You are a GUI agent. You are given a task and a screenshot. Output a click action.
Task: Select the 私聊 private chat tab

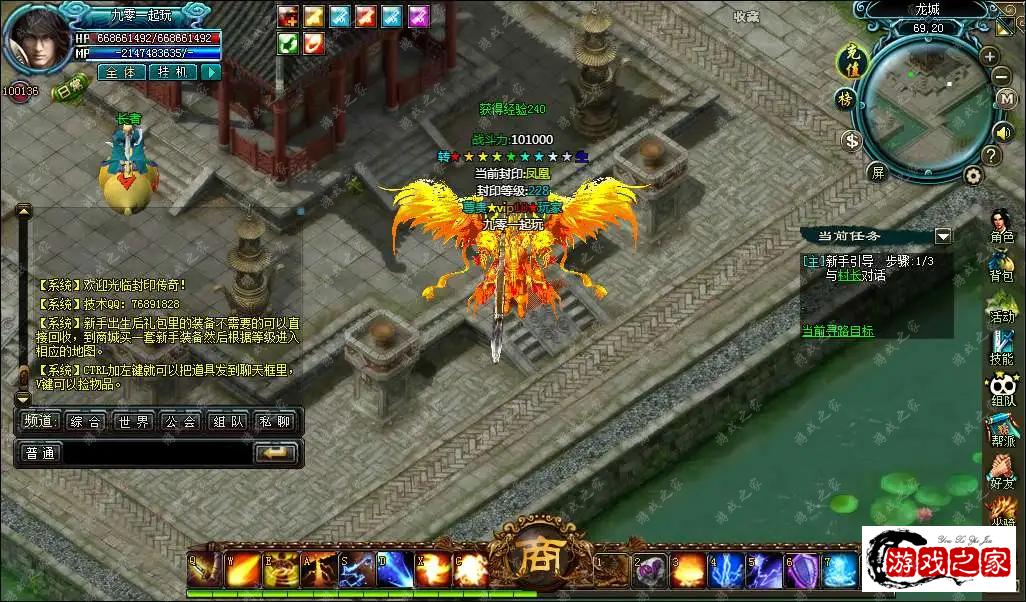click(x=275, y=422)
